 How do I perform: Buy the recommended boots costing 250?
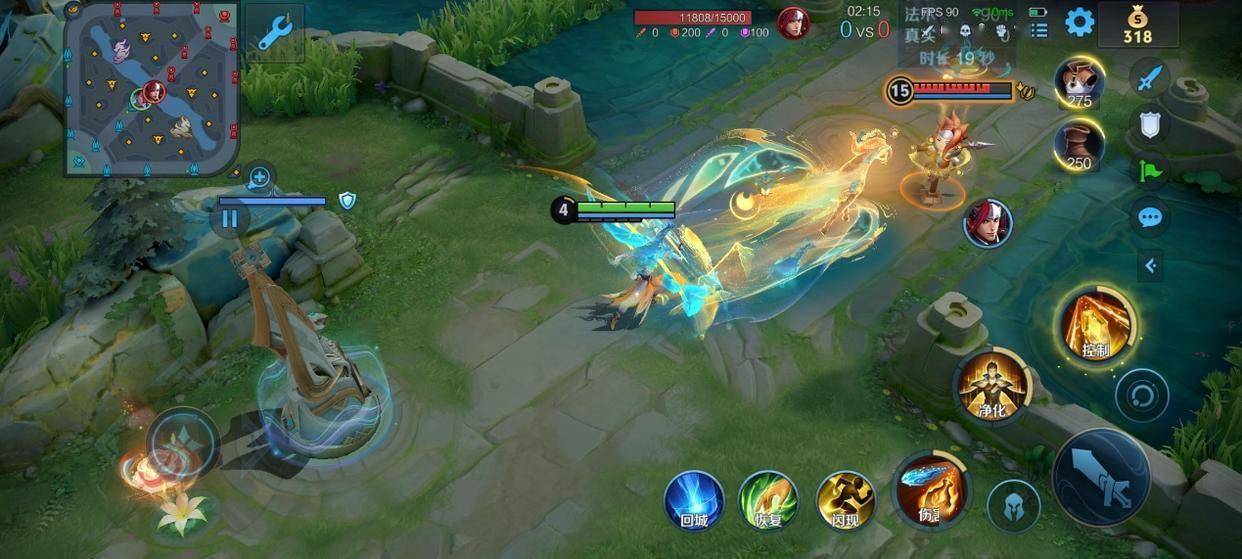pos(1079,145)
